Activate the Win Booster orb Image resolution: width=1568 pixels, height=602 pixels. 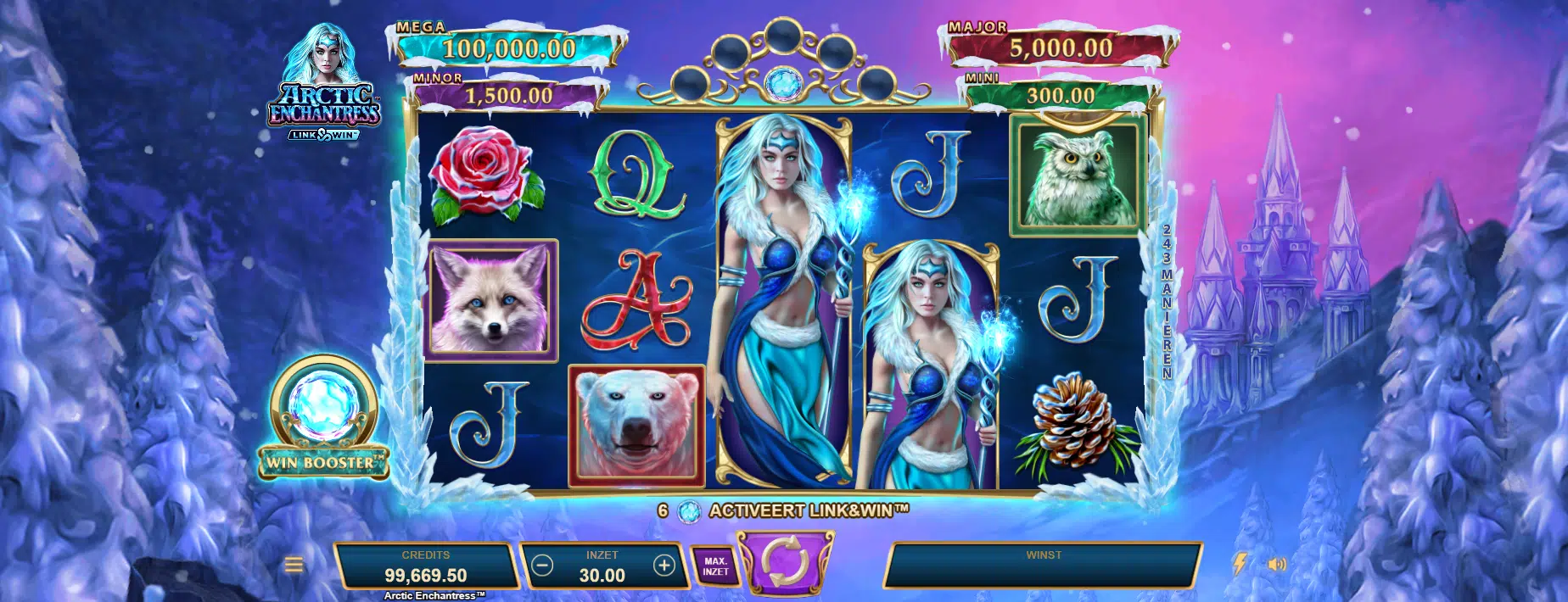pos(322,407)
